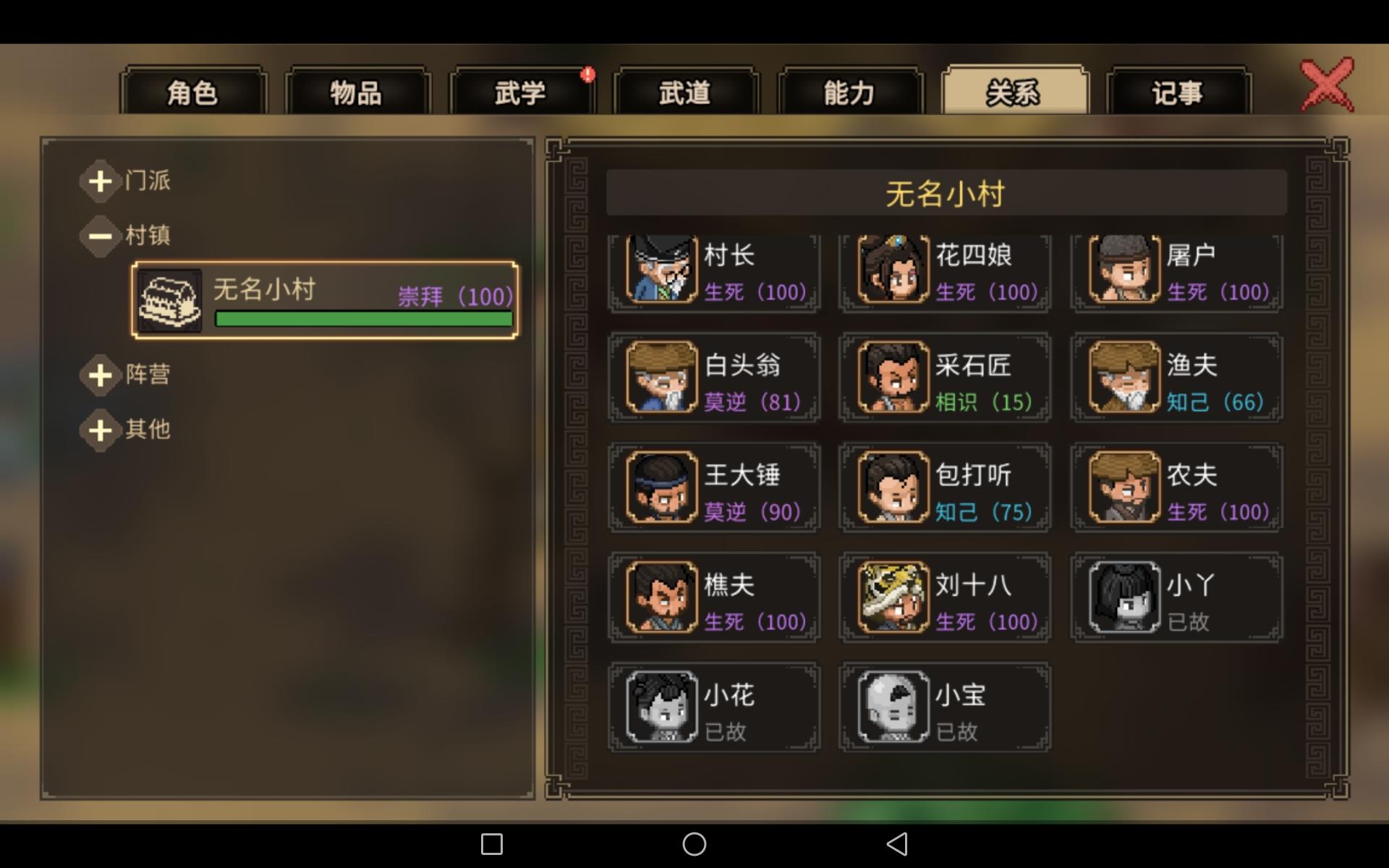
Task: Tap the Android home button
Action: point(694,844)
